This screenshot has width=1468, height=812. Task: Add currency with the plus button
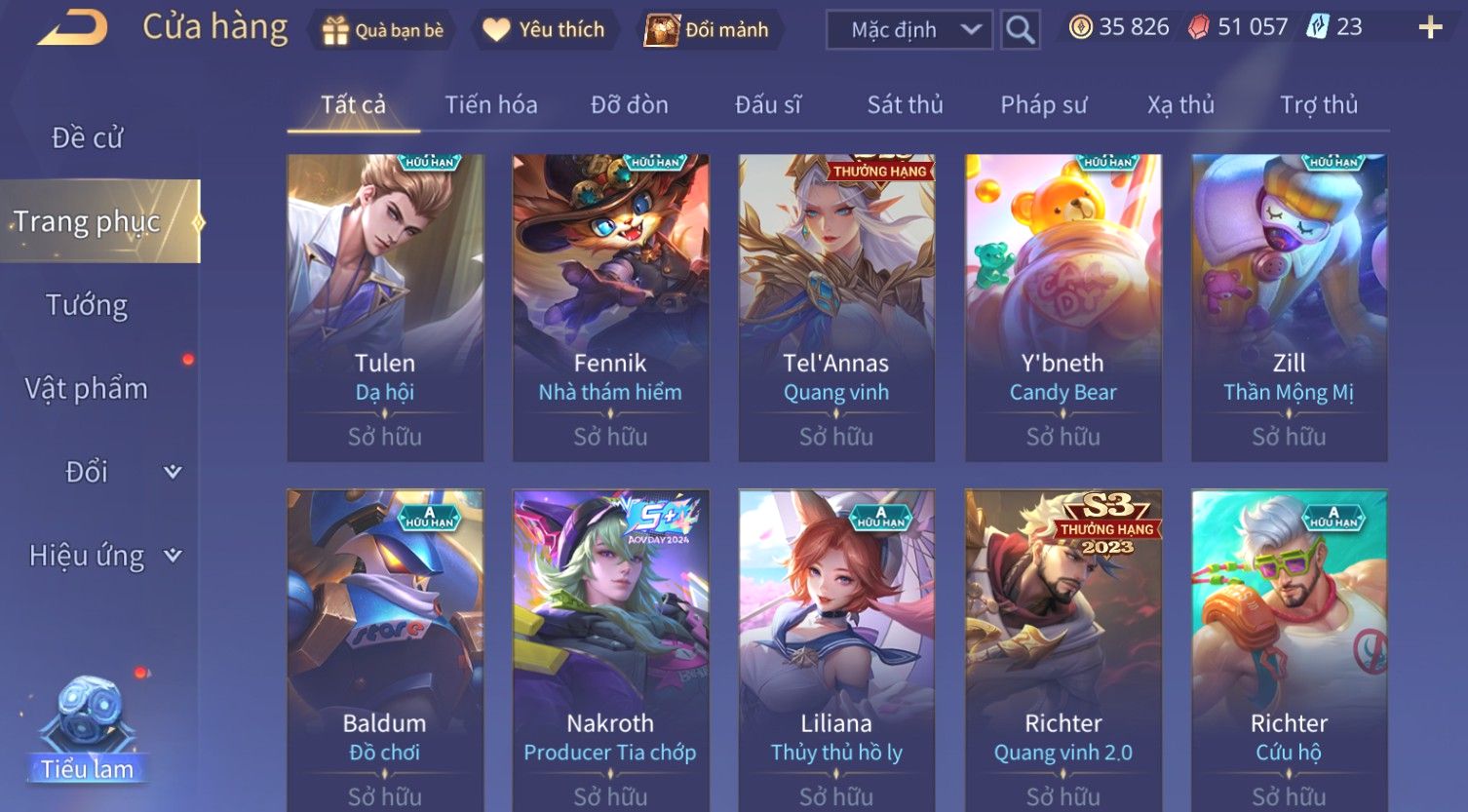point(1429,27)
